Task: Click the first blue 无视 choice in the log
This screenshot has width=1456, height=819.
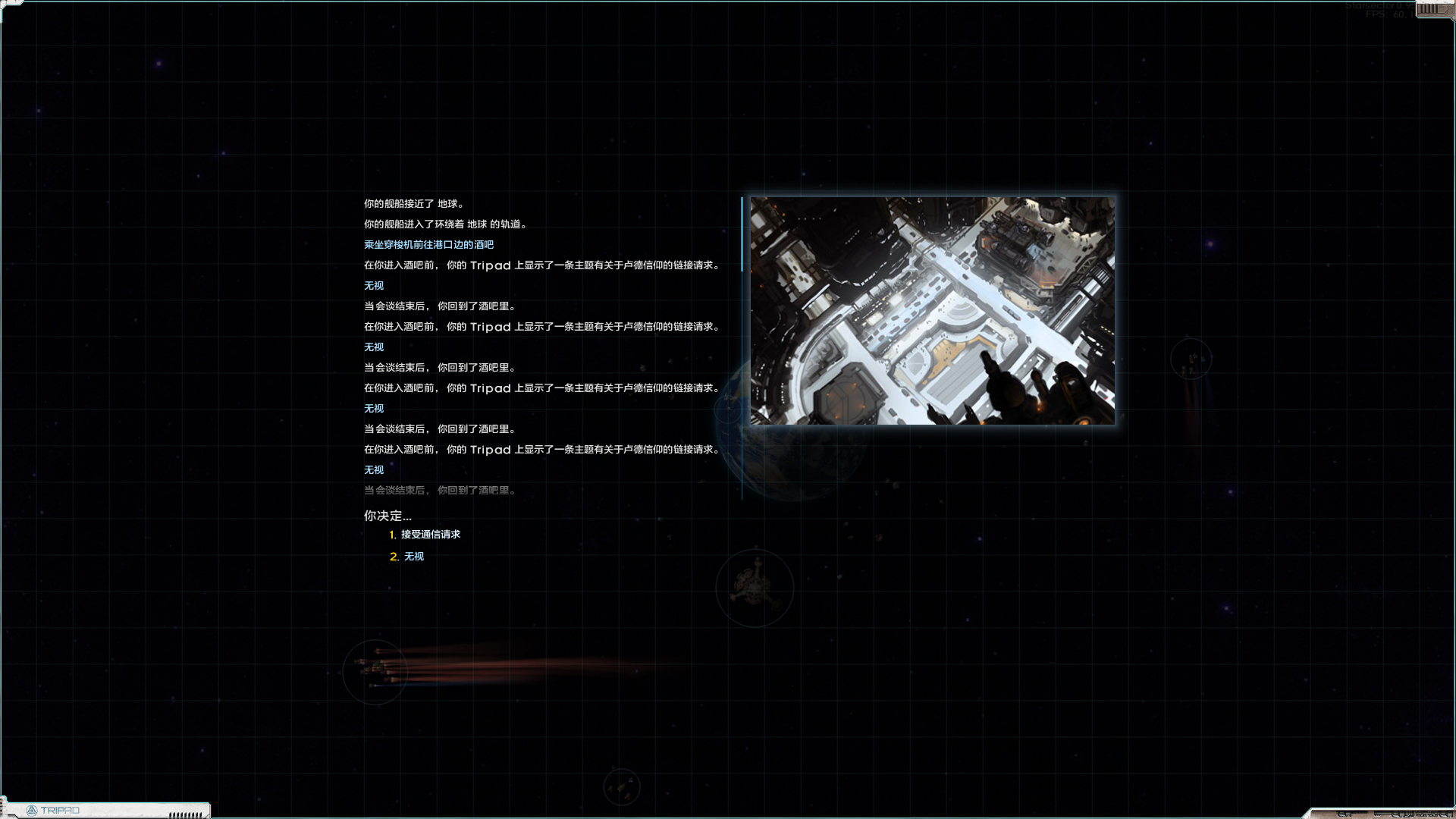Action: click(373, 285)
